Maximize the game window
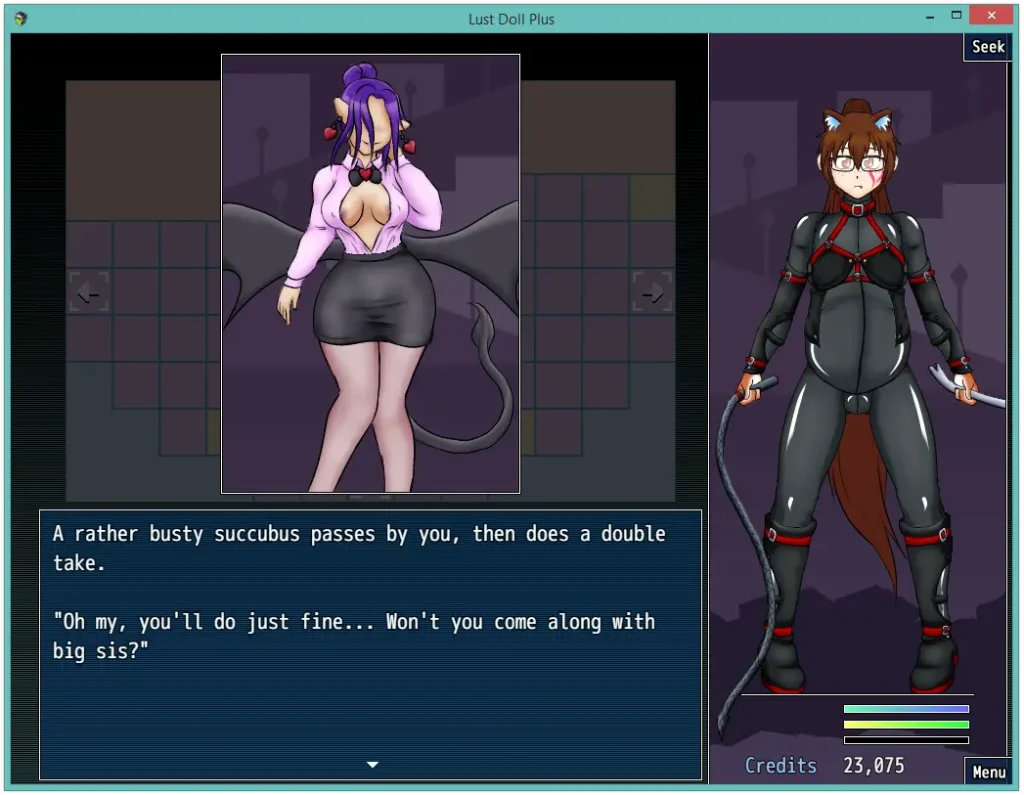This screenshot has width=1024, height=795. pos(957,15)
